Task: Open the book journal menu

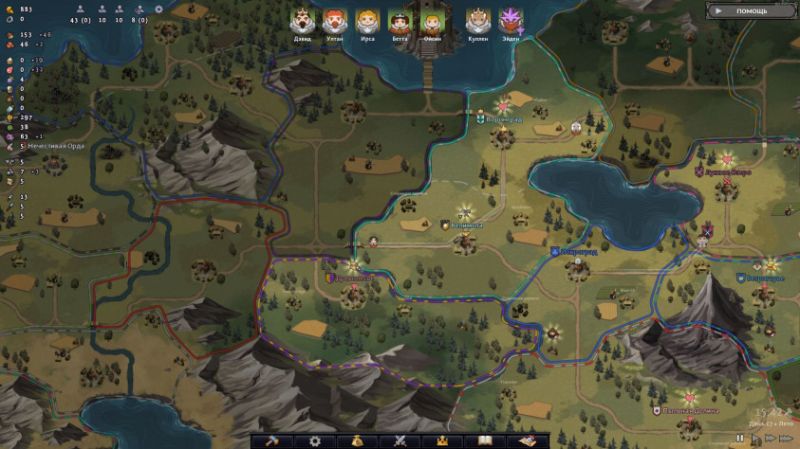Action: coord(486,440)
